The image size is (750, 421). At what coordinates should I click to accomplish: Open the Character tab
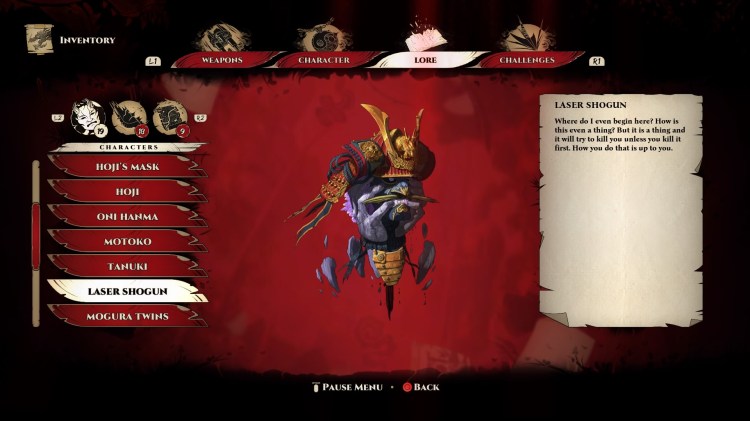[324, 60]
